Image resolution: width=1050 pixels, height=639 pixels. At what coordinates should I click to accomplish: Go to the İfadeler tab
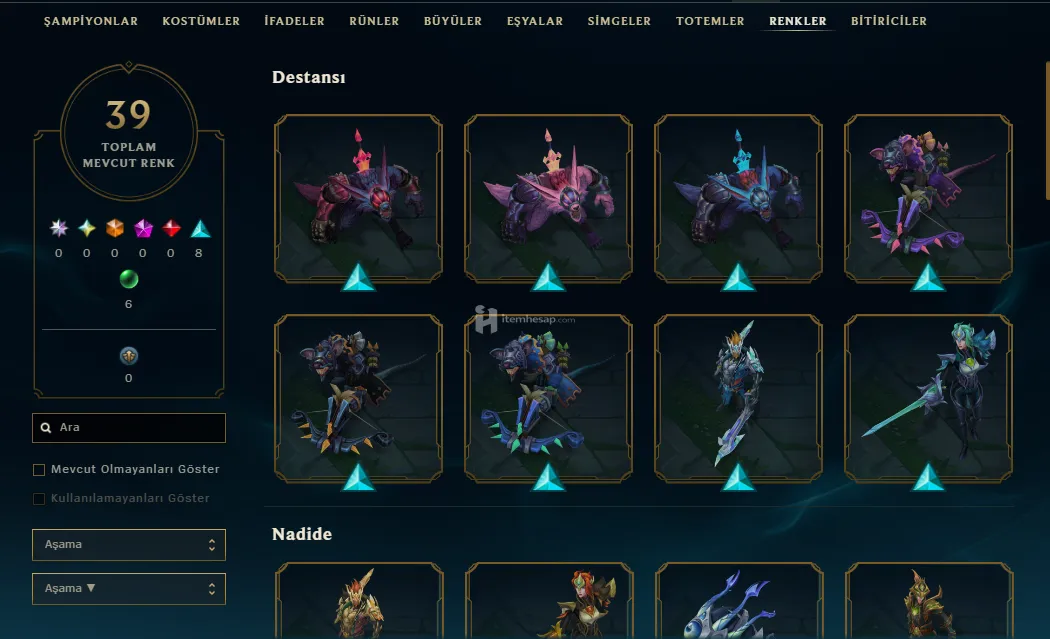click(x=294, y=21)
